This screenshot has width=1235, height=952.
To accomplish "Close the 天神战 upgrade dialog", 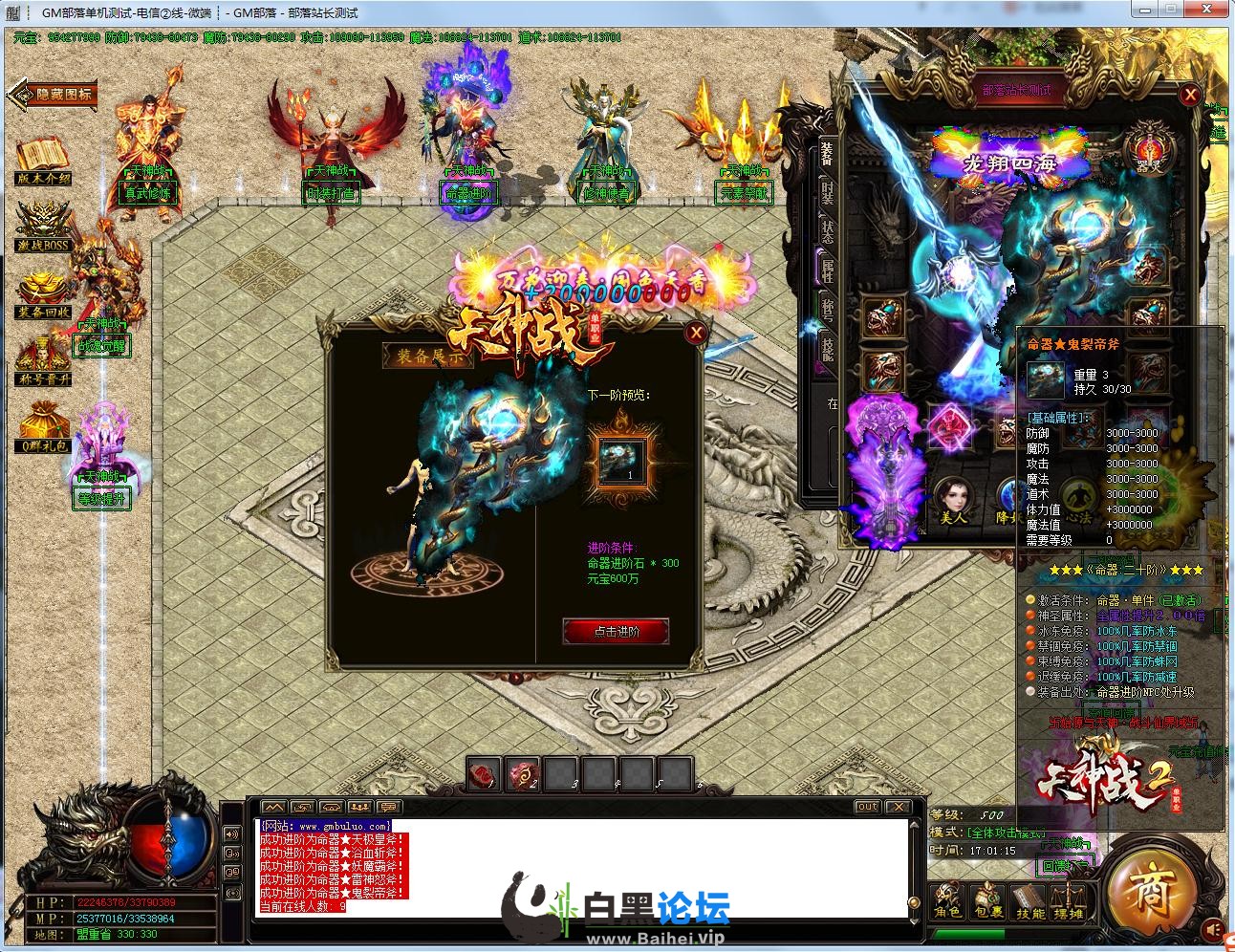I will click(696, 332).
